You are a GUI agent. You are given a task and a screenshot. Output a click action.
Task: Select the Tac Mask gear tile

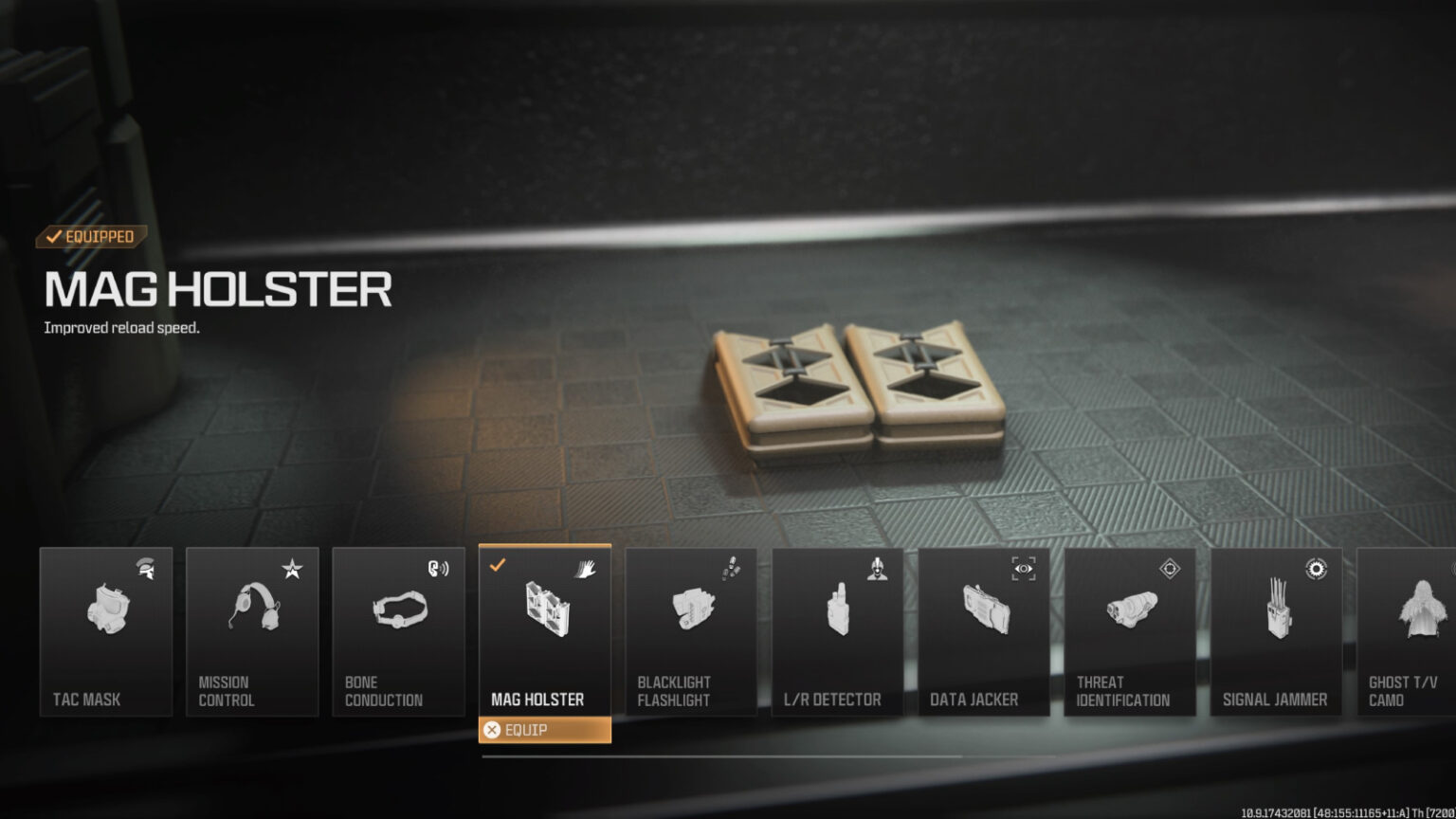point(106,631)
